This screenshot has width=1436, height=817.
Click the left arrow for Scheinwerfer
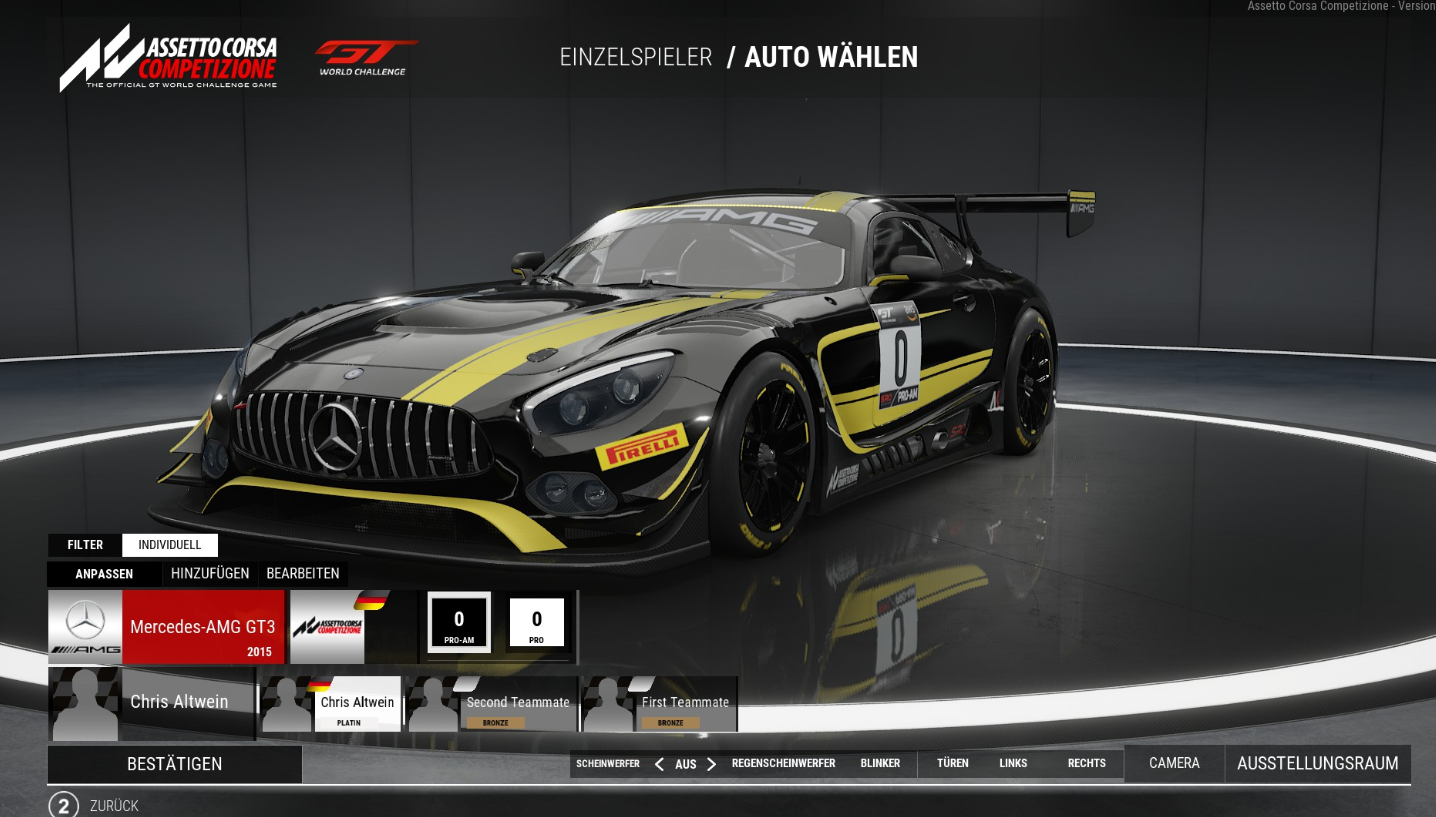[659, 764]
